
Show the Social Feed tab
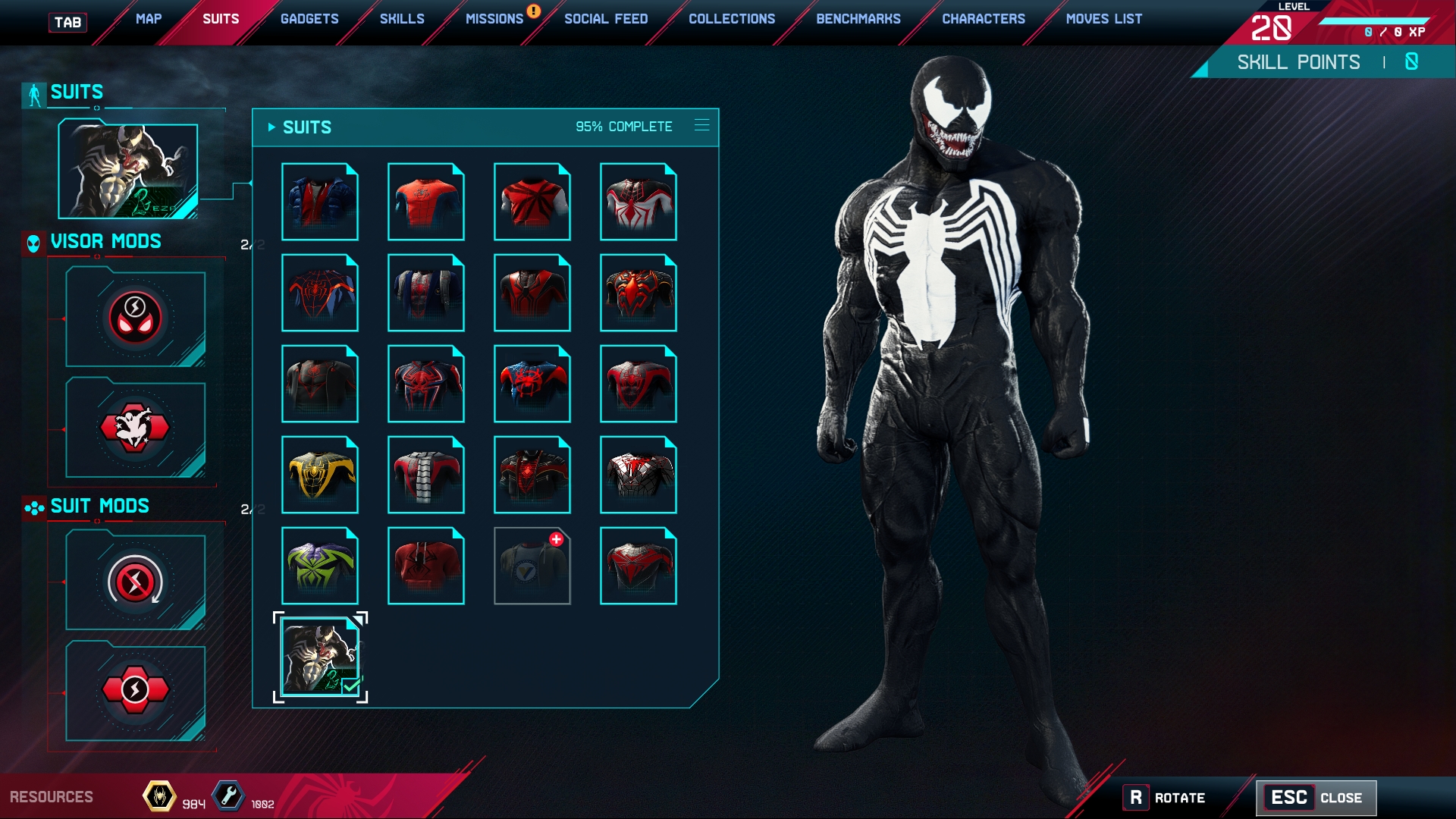[606, 19]
